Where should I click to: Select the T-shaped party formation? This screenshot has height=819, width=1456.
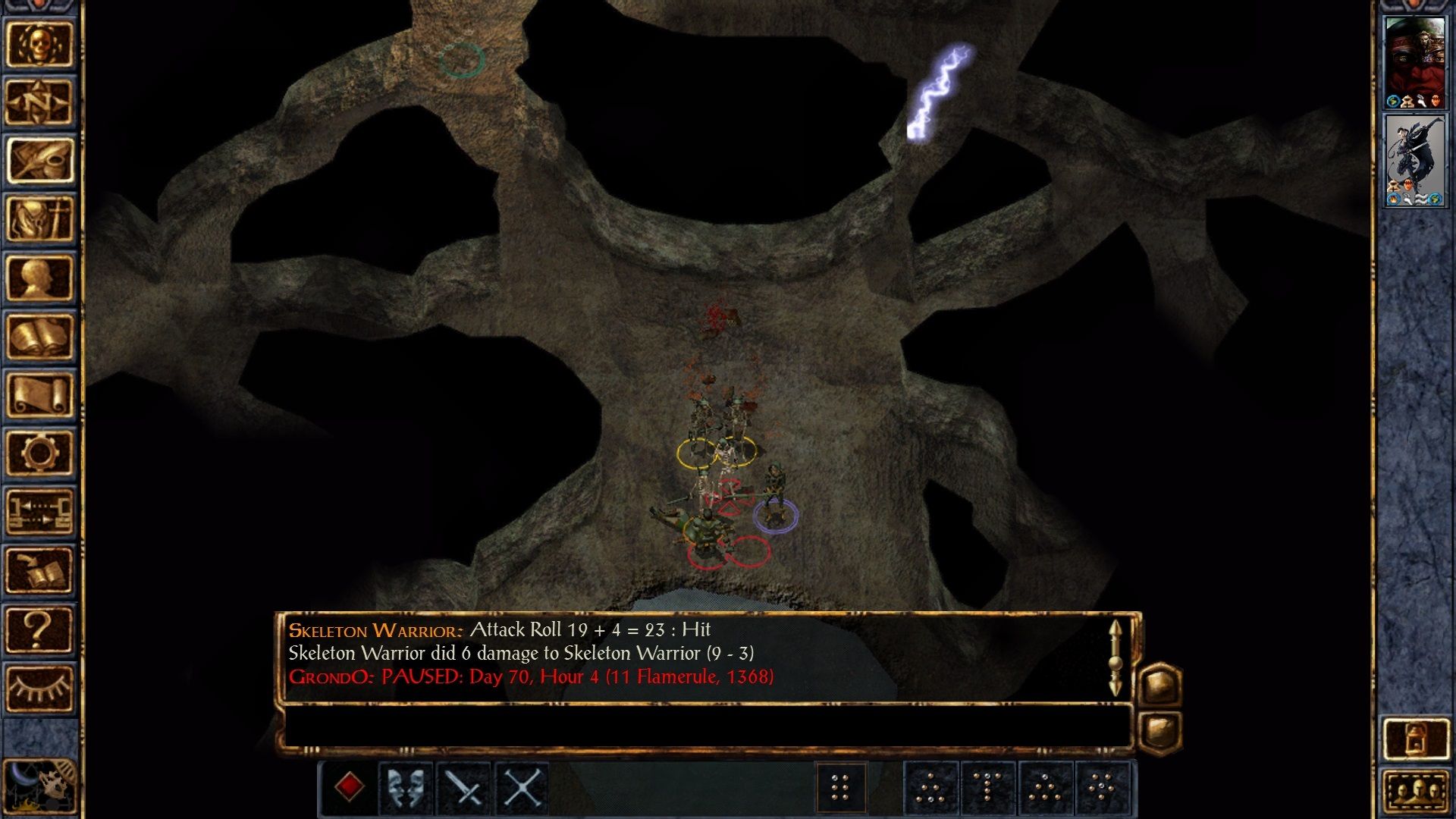(988, 787)
